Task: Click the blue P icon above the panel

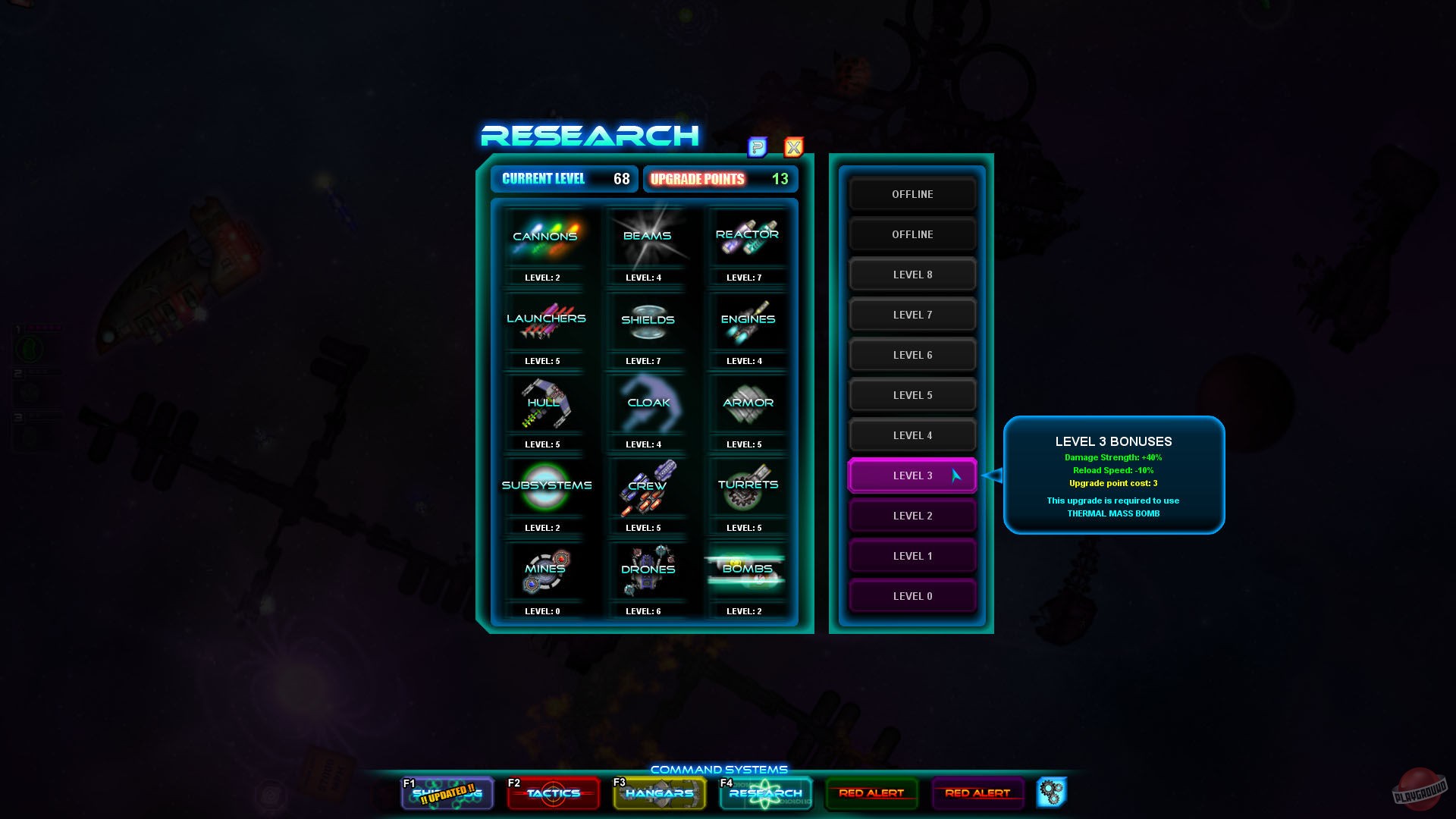Action: click(x=756, y=148)
